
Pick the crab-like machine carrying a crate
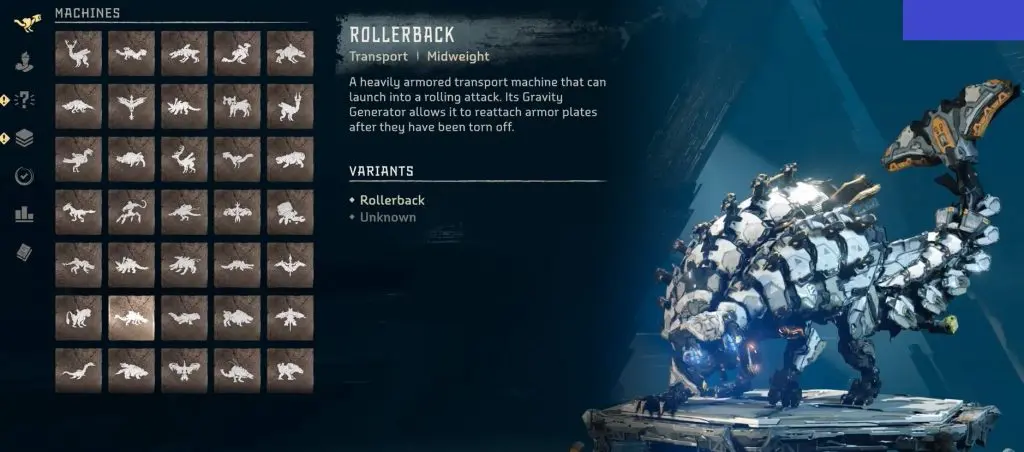coord(290,212)
